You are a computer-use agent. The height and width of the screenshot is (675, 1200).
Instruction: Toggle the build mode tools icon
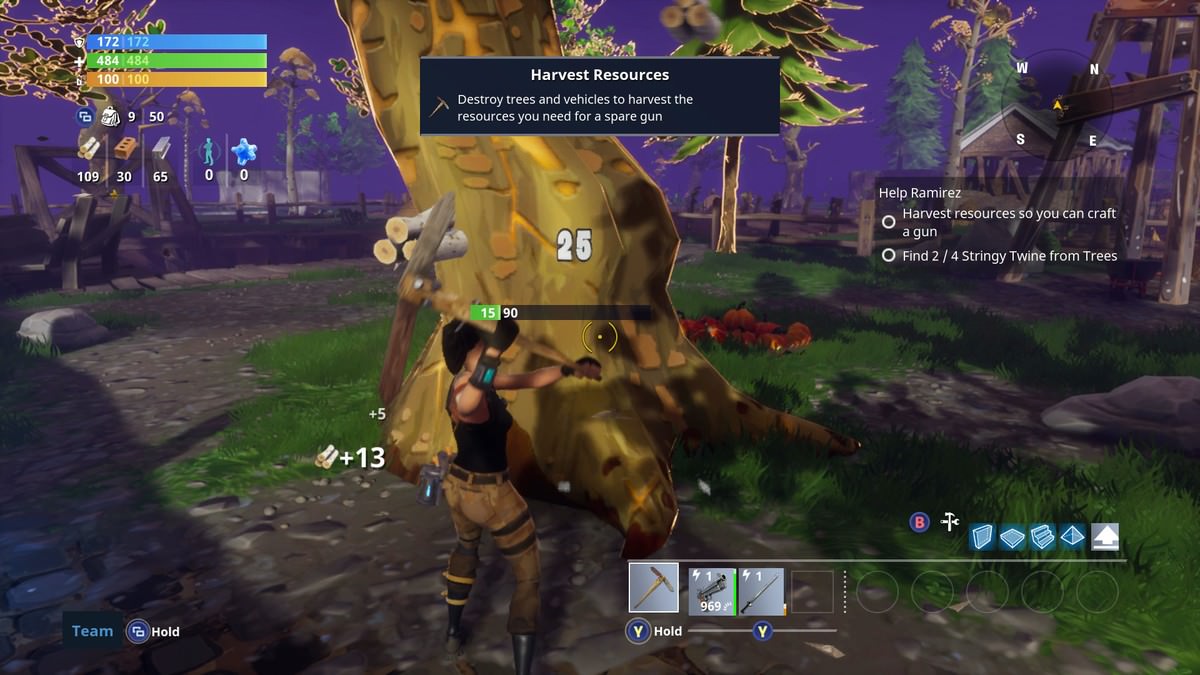pyautogui.click(x=949, y=522)
